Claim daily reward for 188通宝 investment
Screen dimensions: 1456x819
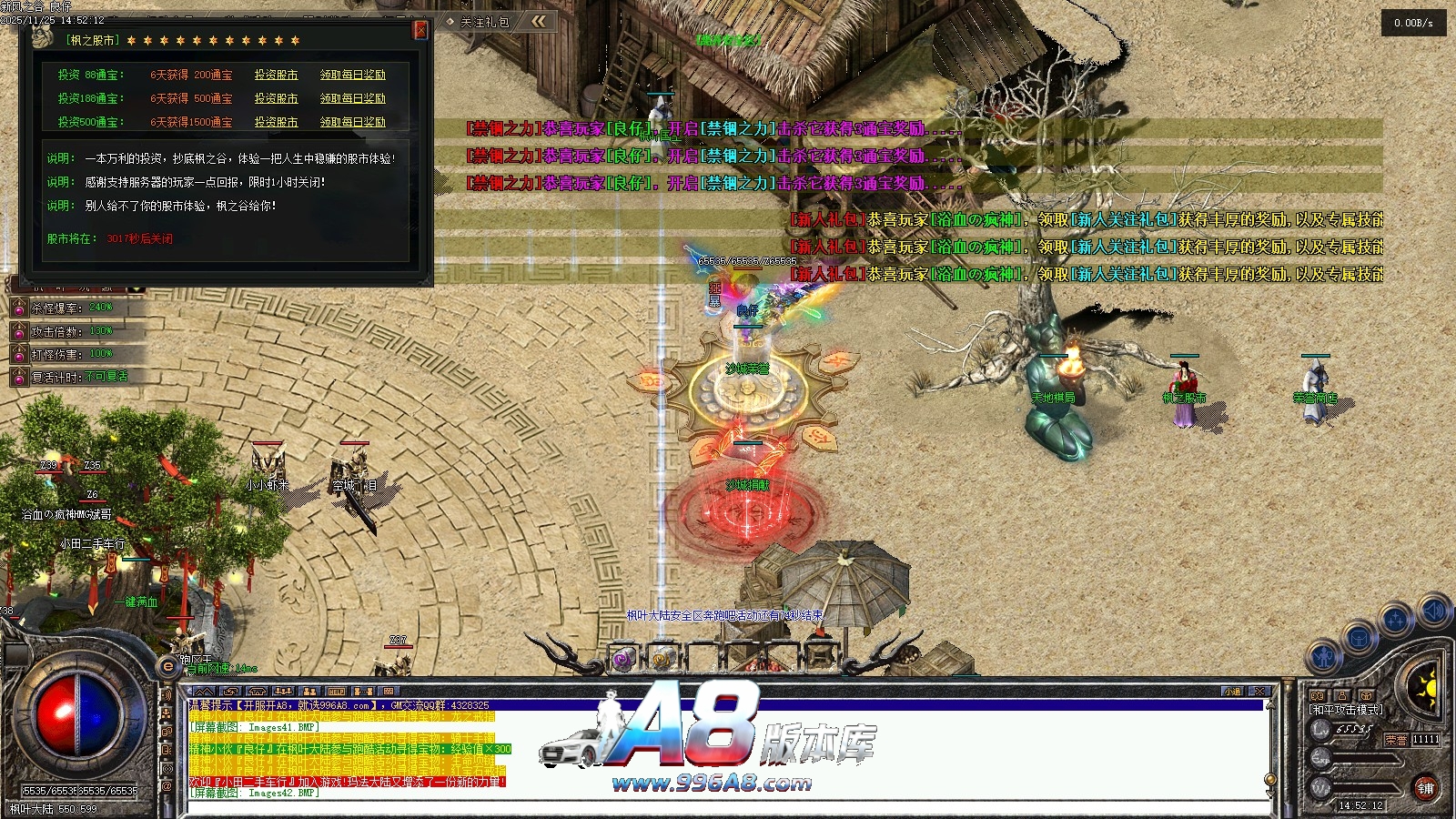click(352, 98)
